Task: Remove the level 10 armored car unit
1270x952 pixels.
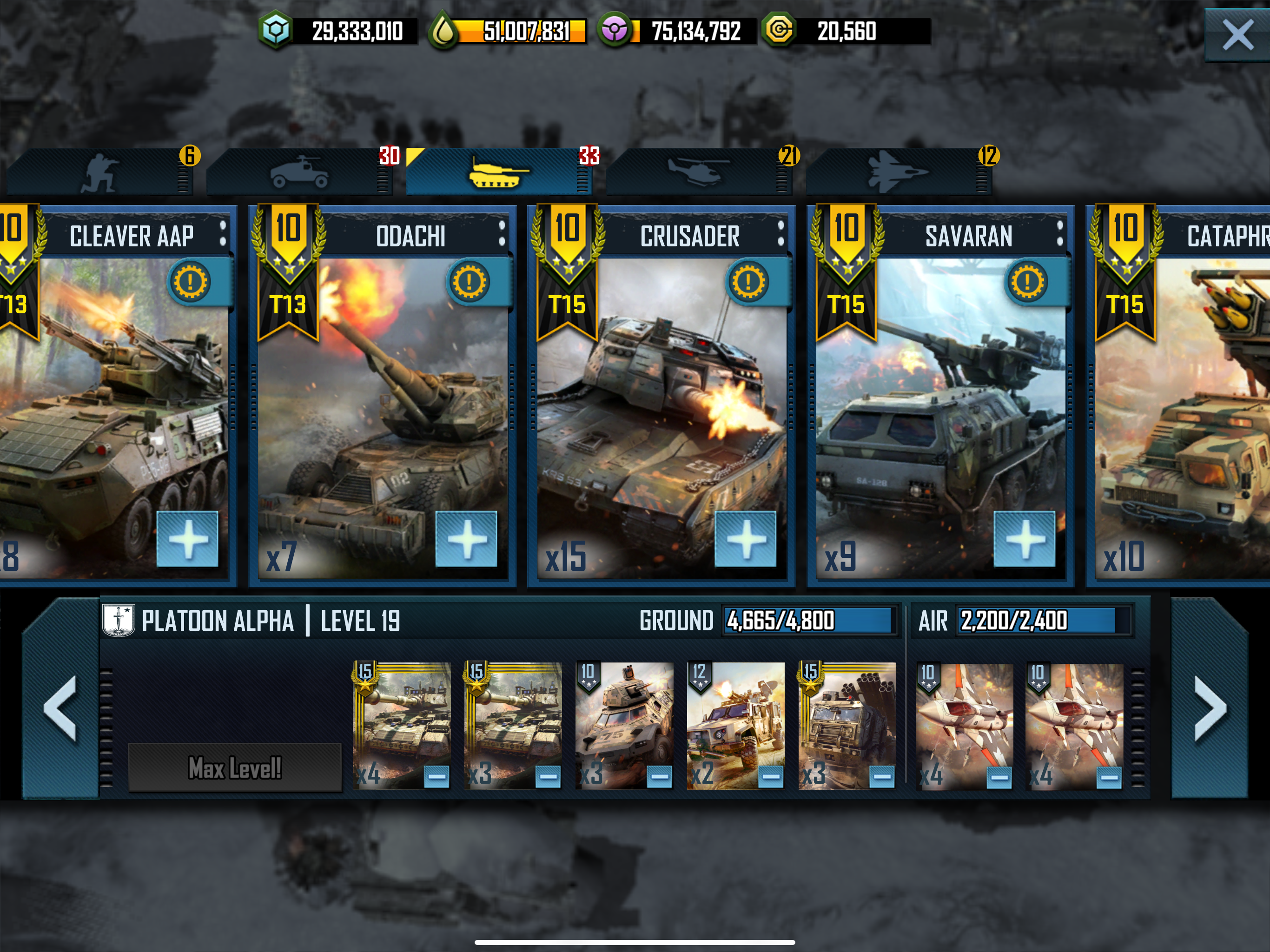Action: point(659,776)
